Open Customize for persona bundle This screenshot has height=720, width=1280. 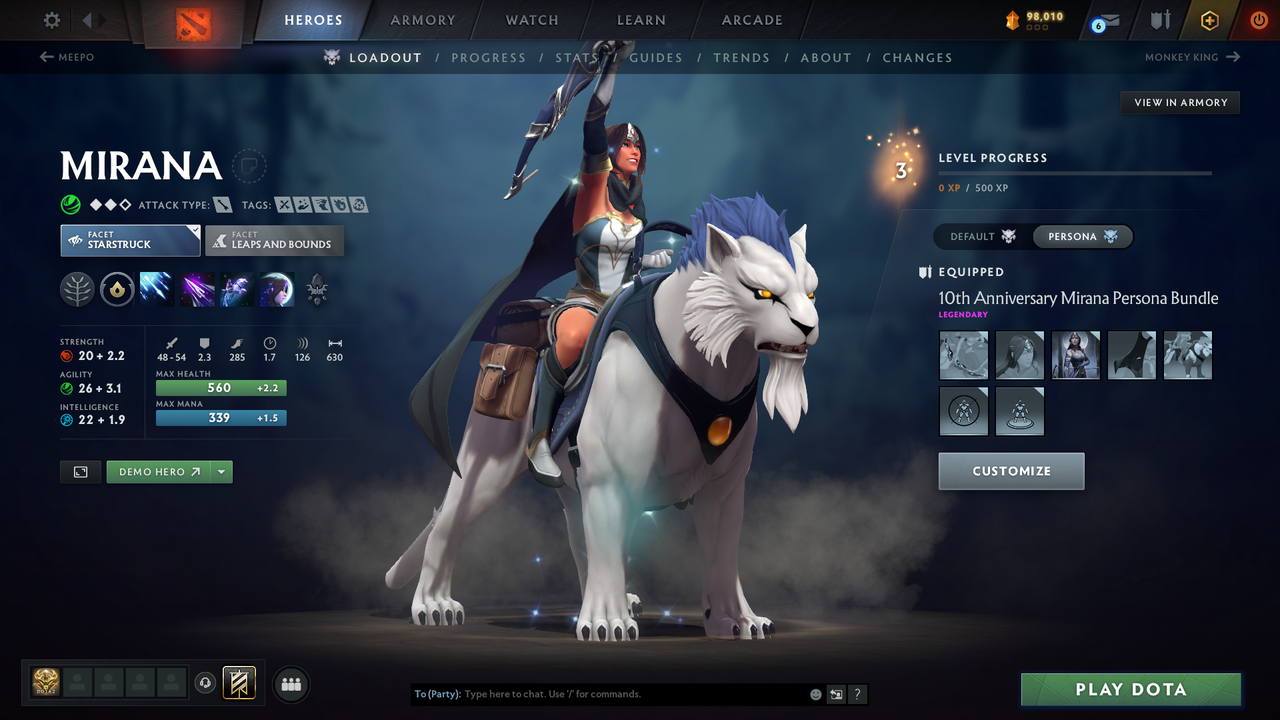[x=1011, y=471]
